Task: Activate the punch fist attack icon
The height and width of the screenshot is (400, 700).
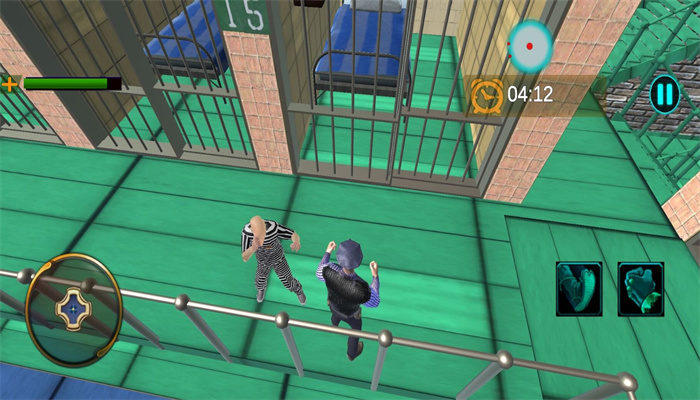Action: (x=640, y=289)
